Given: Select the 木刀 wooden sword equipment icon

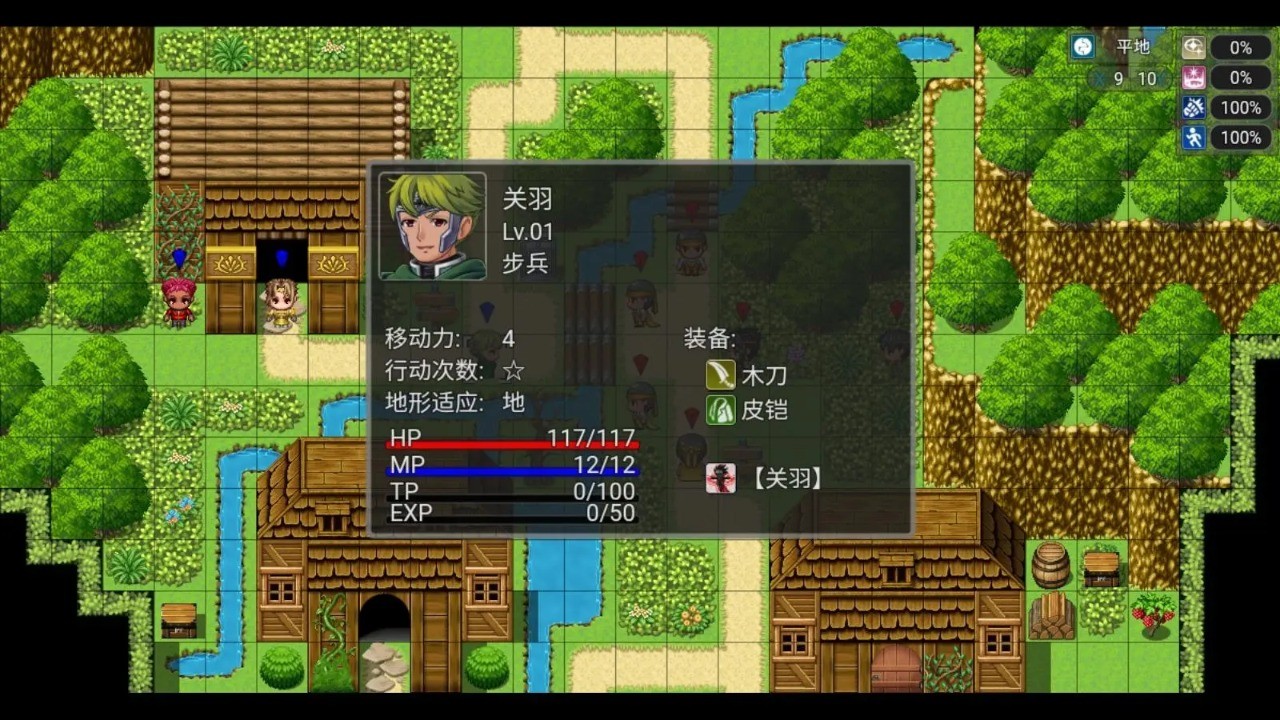Looking at the screenshot, I should [721, 375].
